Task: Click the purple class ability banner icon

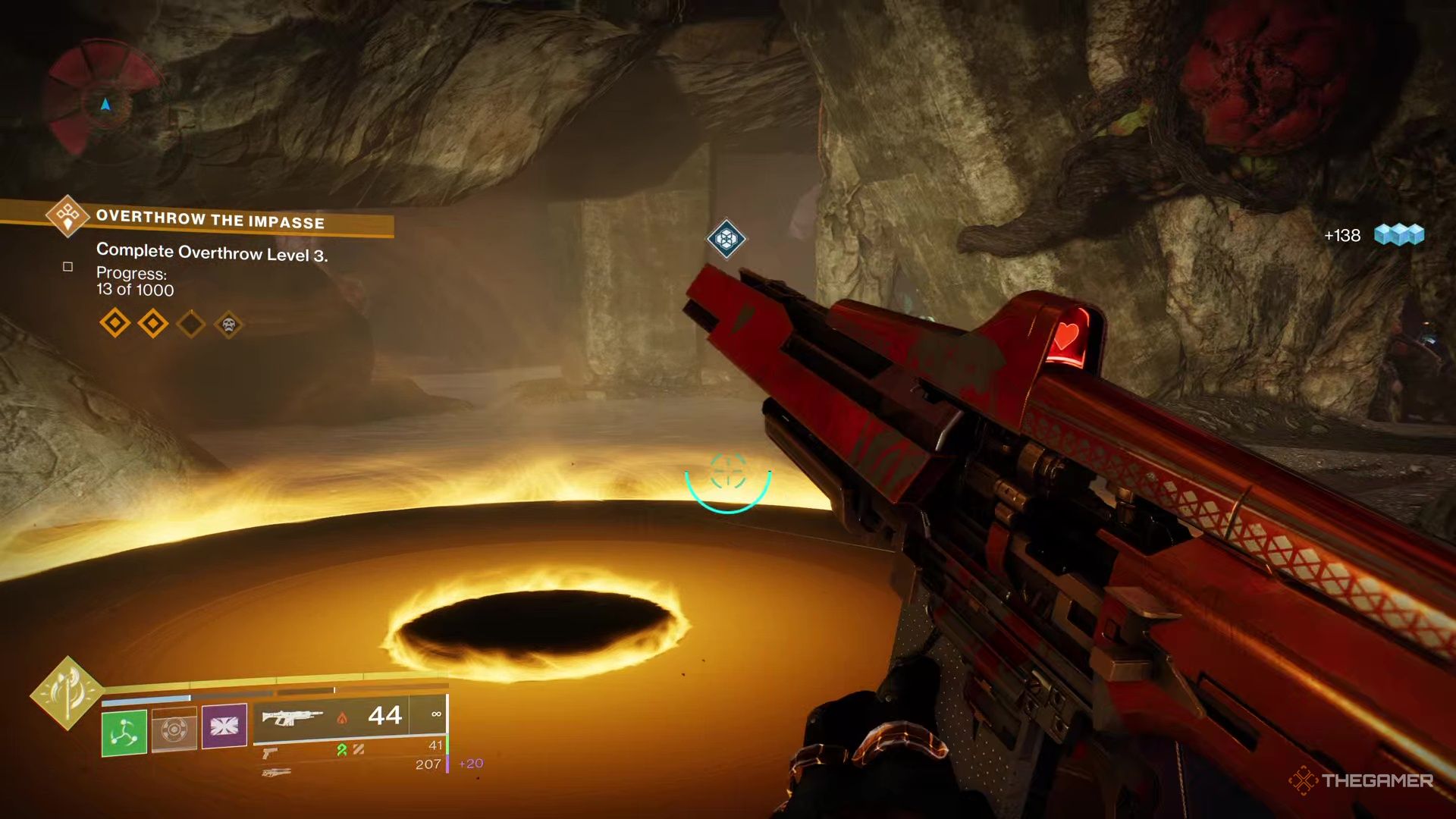Action: pyautogui.click(x=224, y=726)
